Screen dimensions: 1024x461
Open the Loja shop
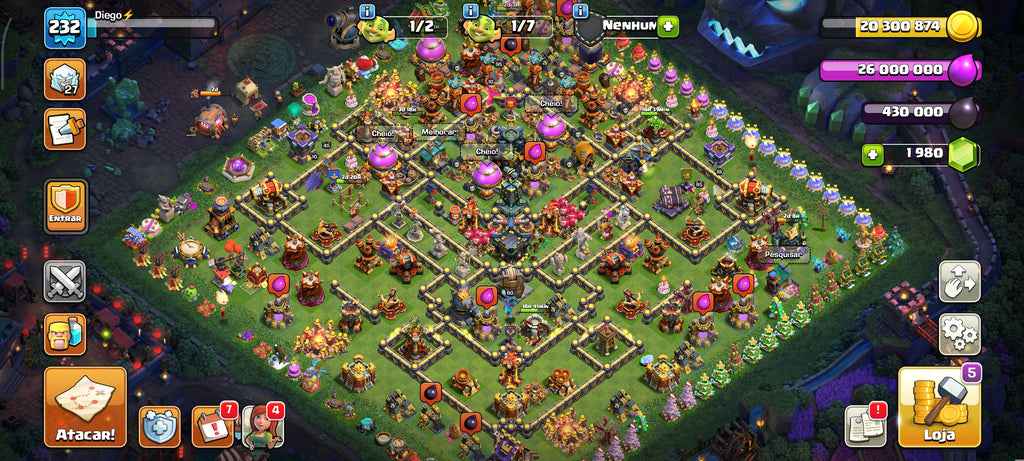coord(939,407)
